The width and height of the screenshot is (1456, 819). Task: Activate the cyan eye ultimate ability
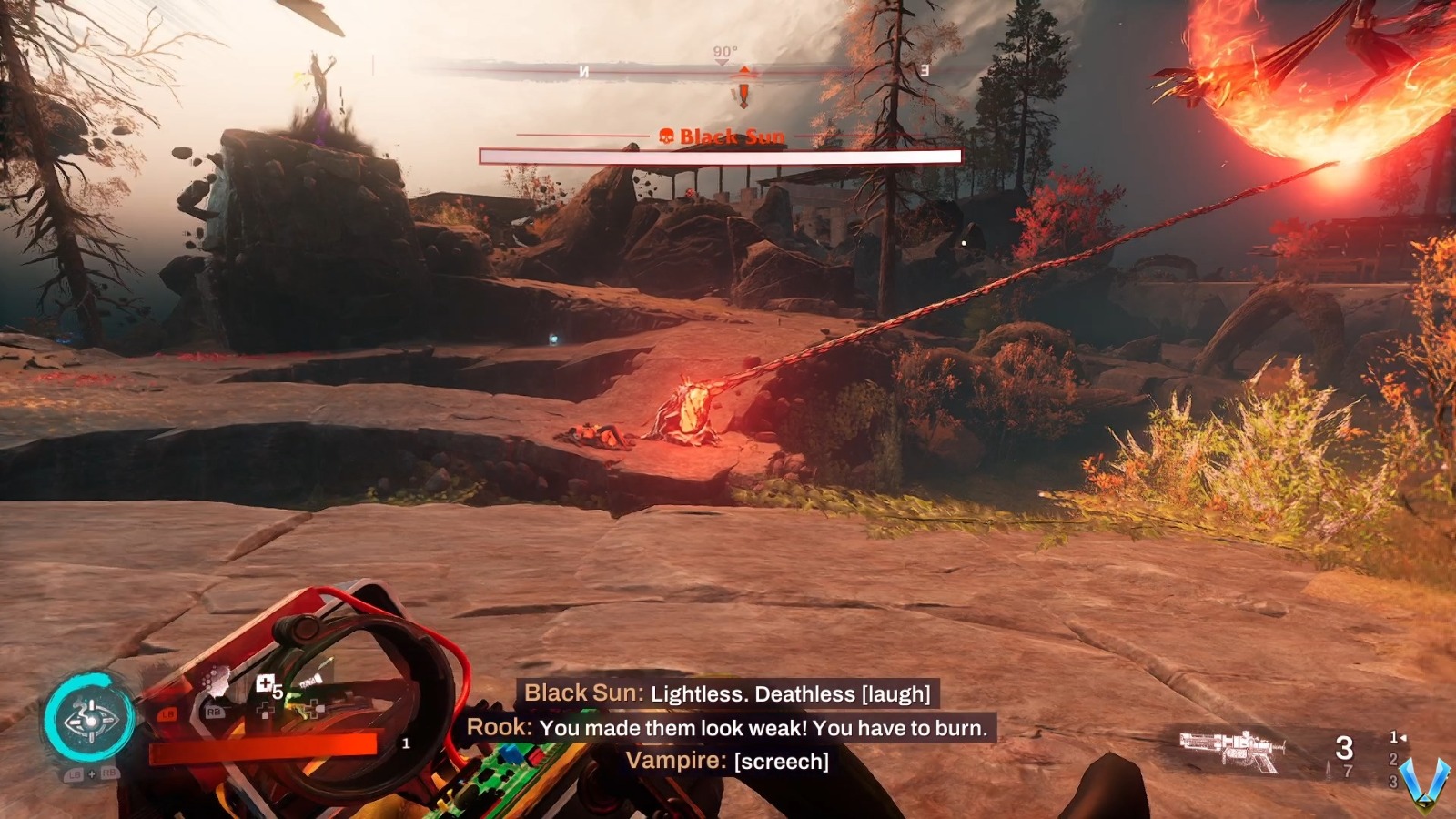[x=89, y=720]
